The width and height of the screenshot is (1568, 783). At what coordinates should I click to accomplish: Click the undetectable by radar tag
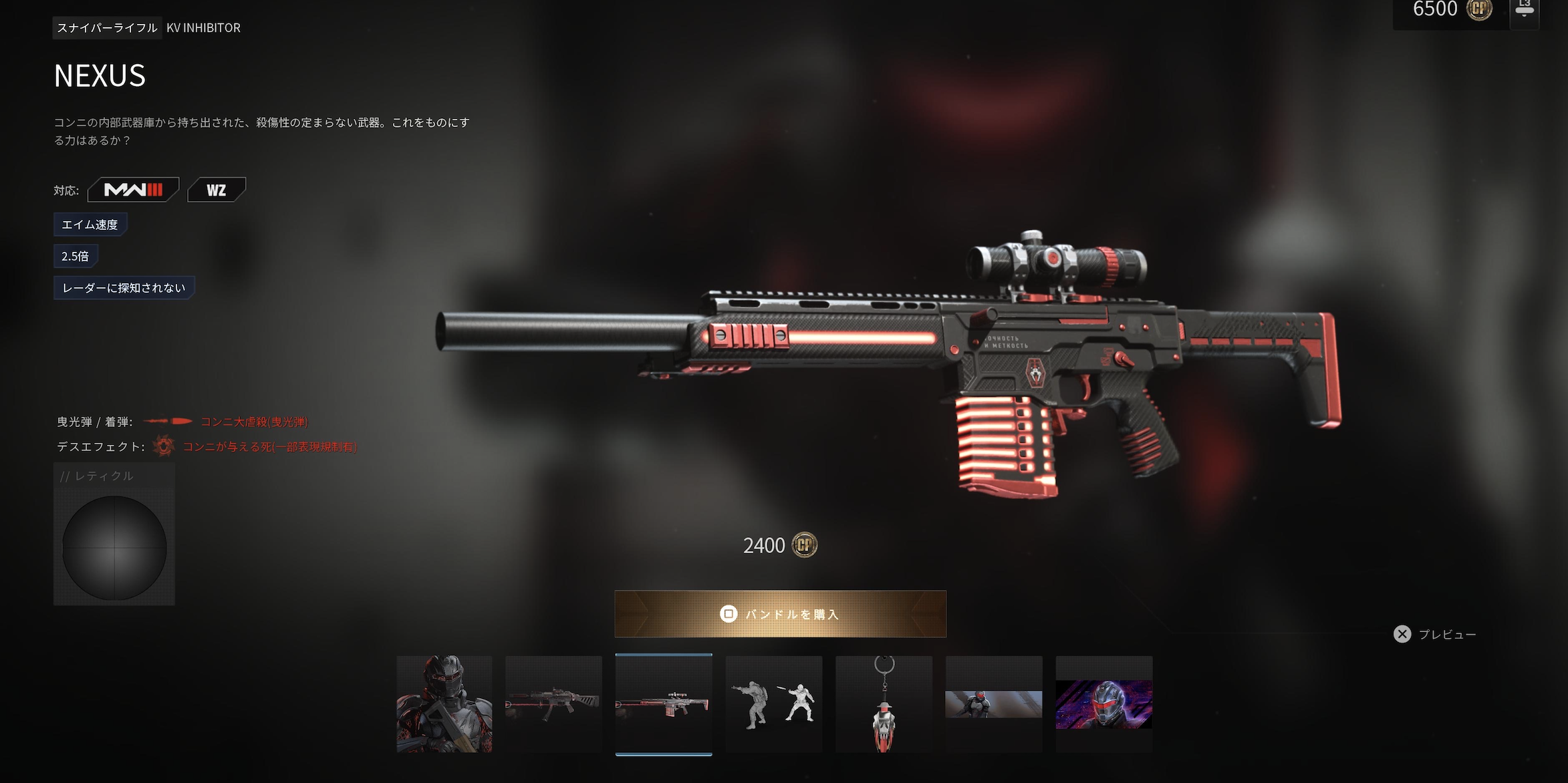[124, 288]
